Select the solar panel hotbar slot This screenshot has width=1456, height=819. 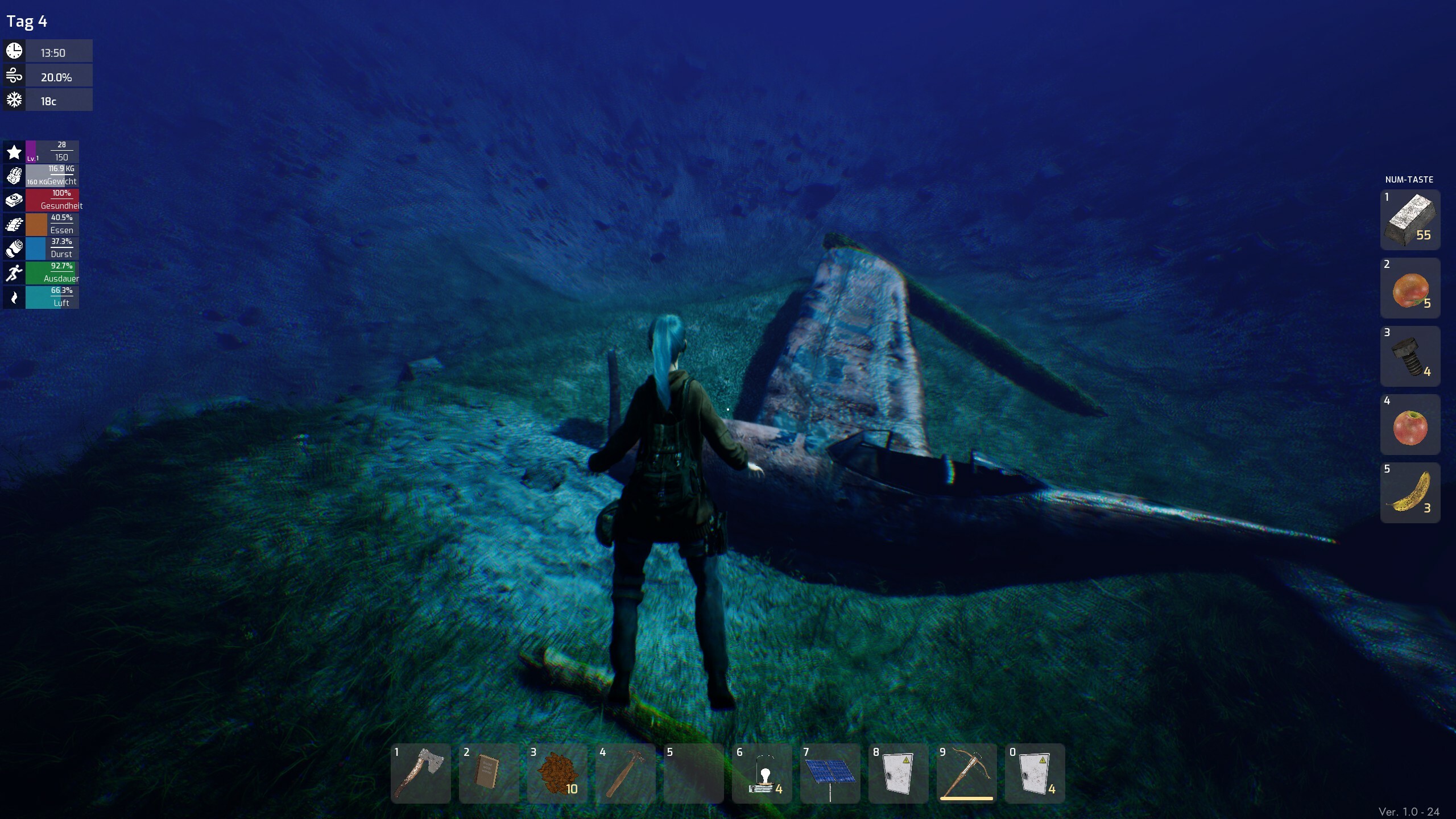(x=830, y=773)
